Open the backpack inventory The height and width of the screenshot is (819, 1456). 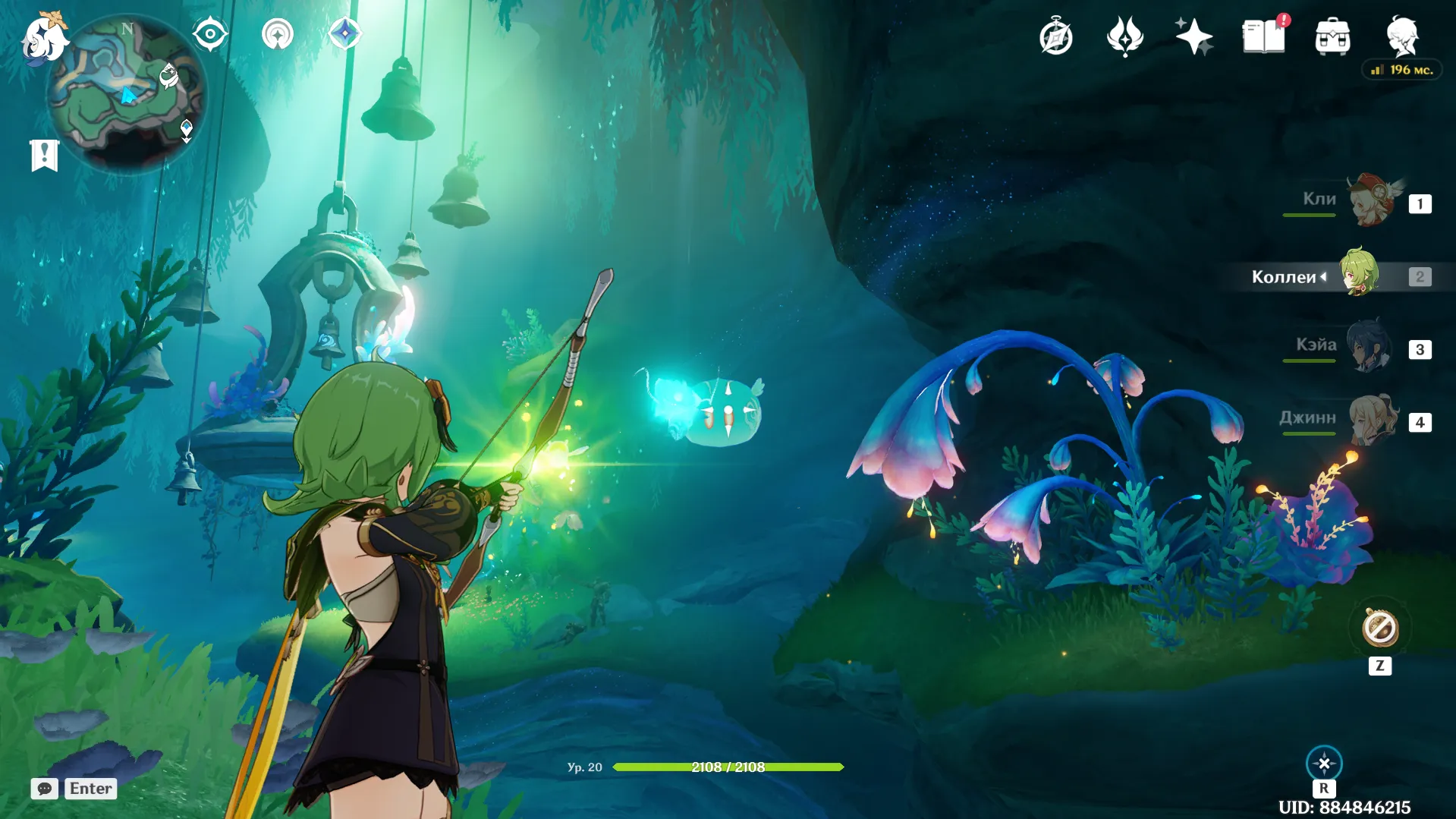[x=1332, y=37]
